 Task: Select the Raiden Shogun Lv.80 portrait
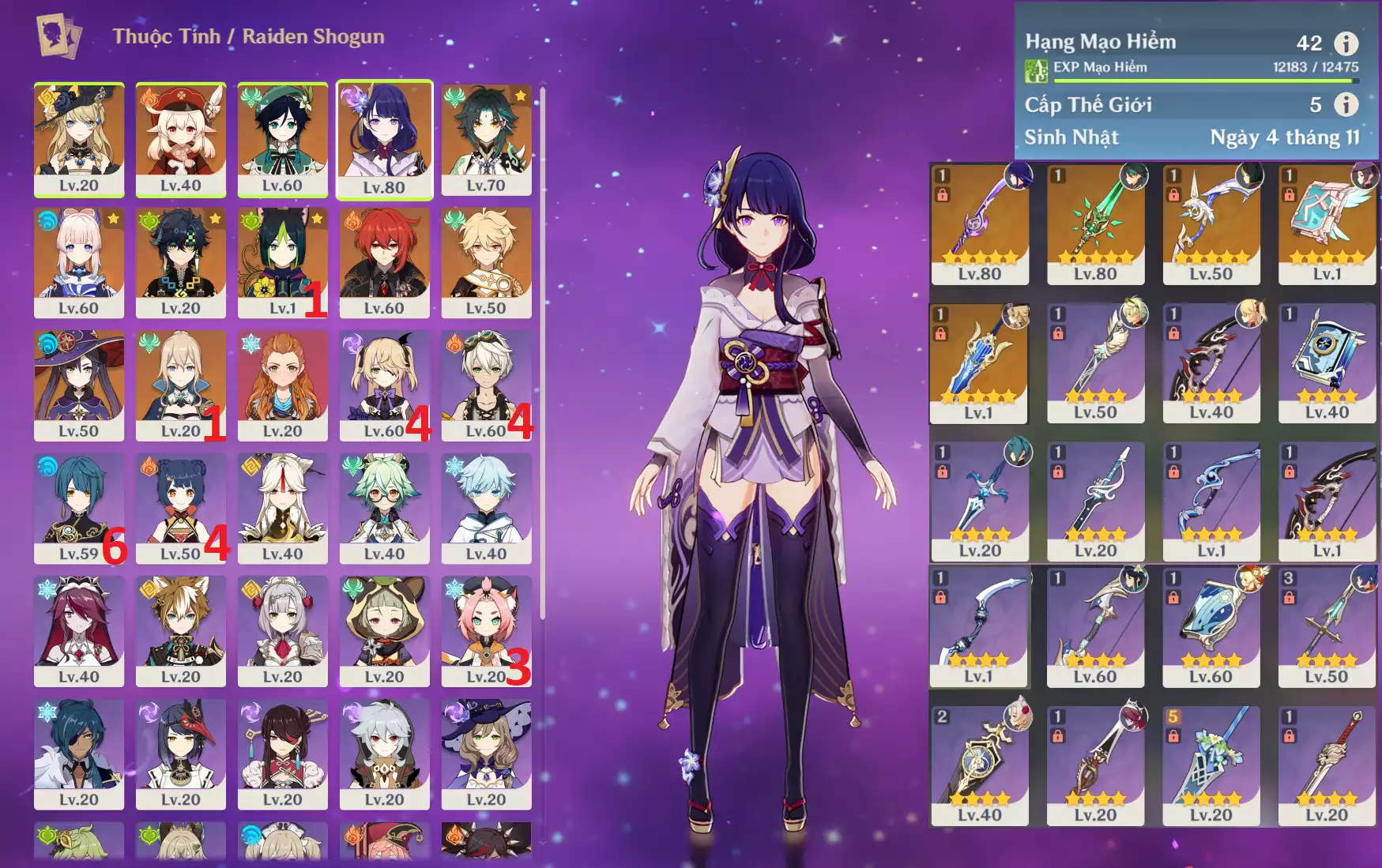click(x=384, y=139)
